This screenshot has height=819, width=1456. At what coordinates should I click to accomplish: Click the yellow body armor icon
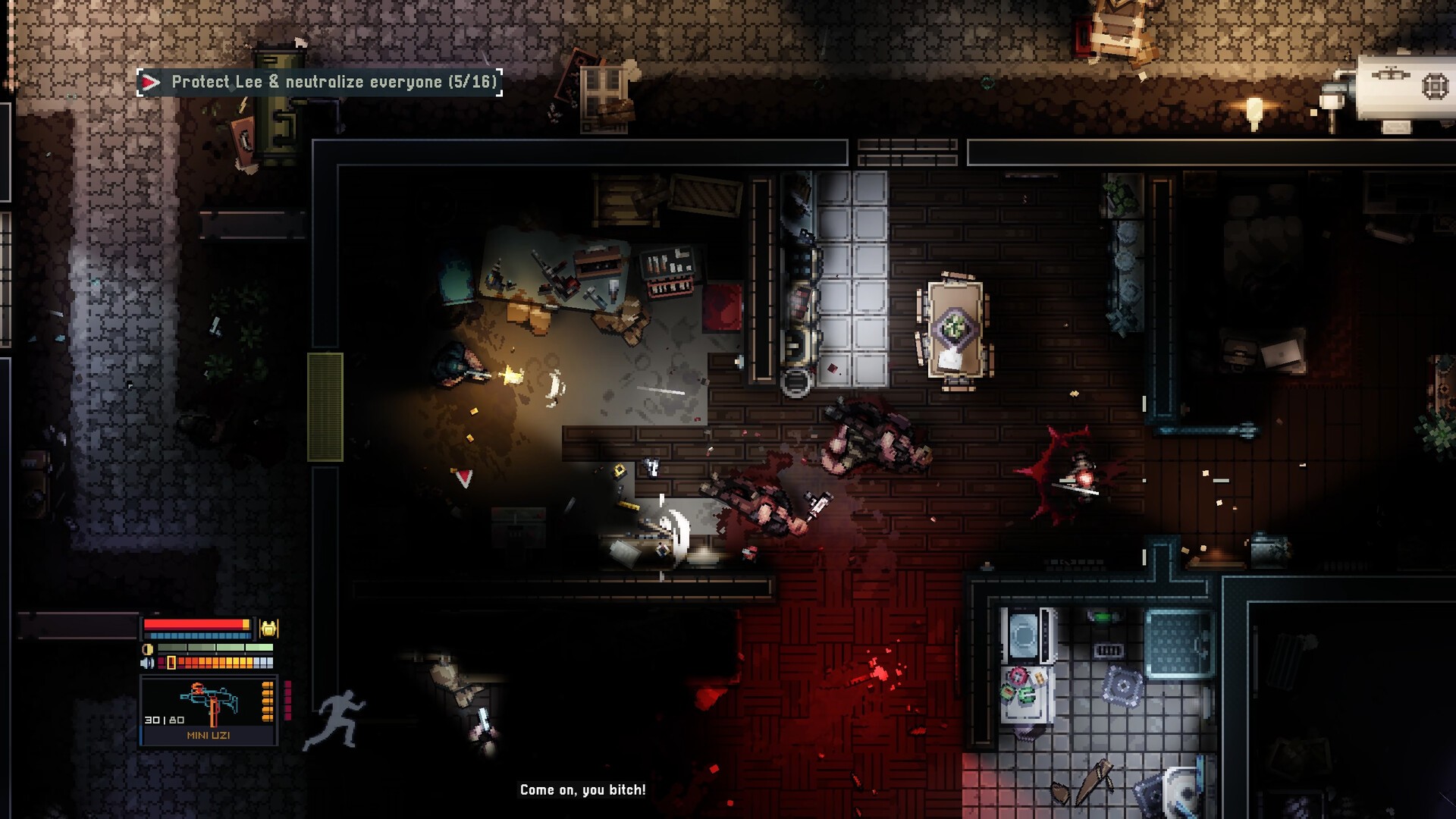pos(268,628)
